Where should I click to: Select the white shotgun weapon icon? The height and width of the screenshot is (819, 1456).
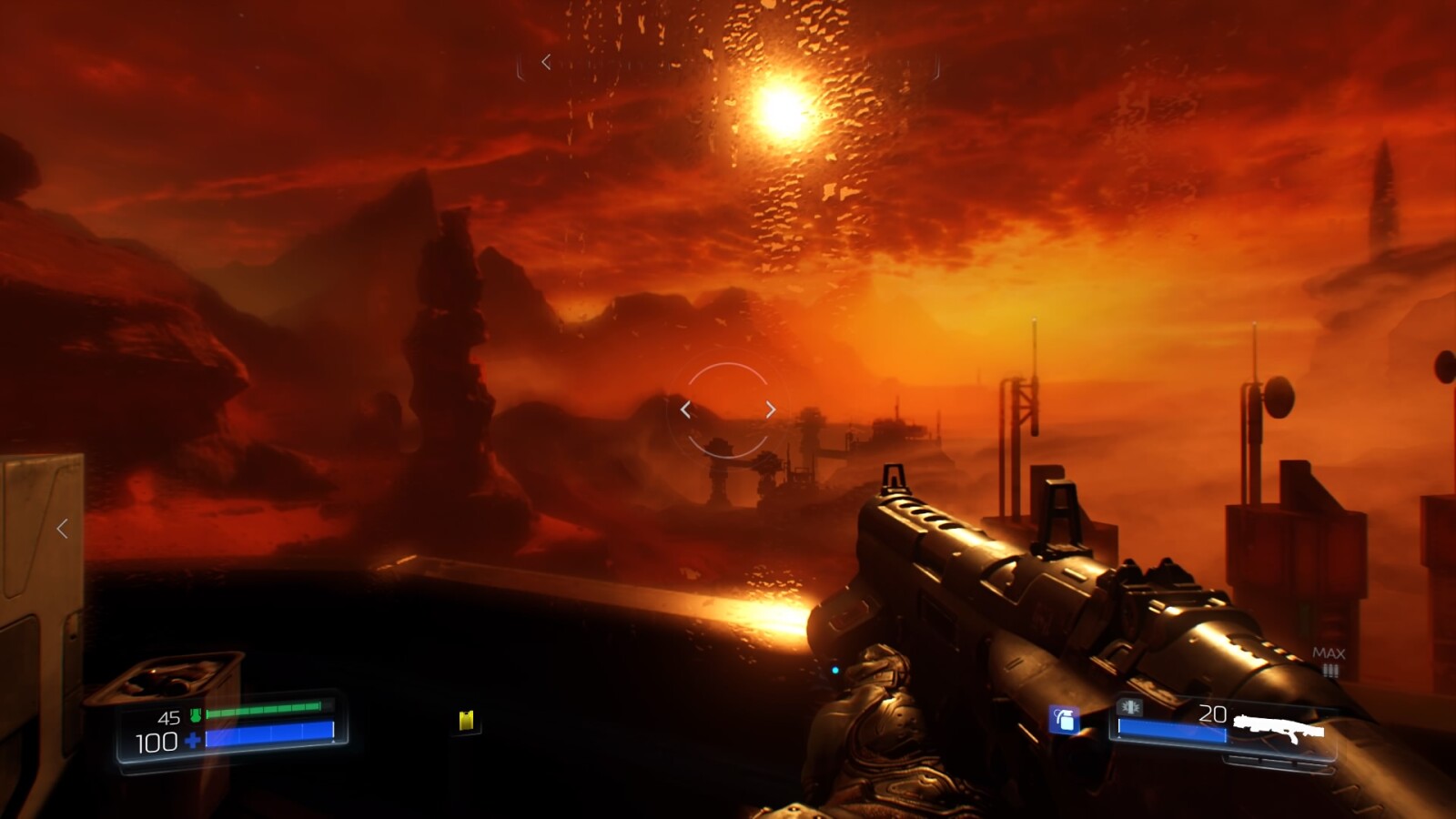1279,727
